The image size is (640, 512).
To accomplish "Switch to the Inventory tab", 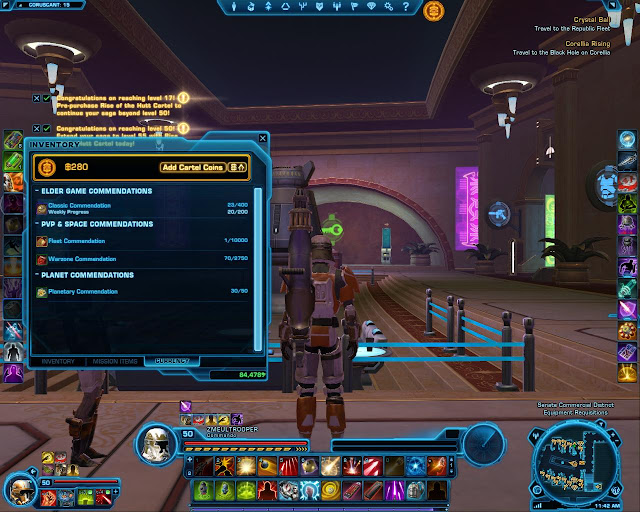I will coord(58,360).
